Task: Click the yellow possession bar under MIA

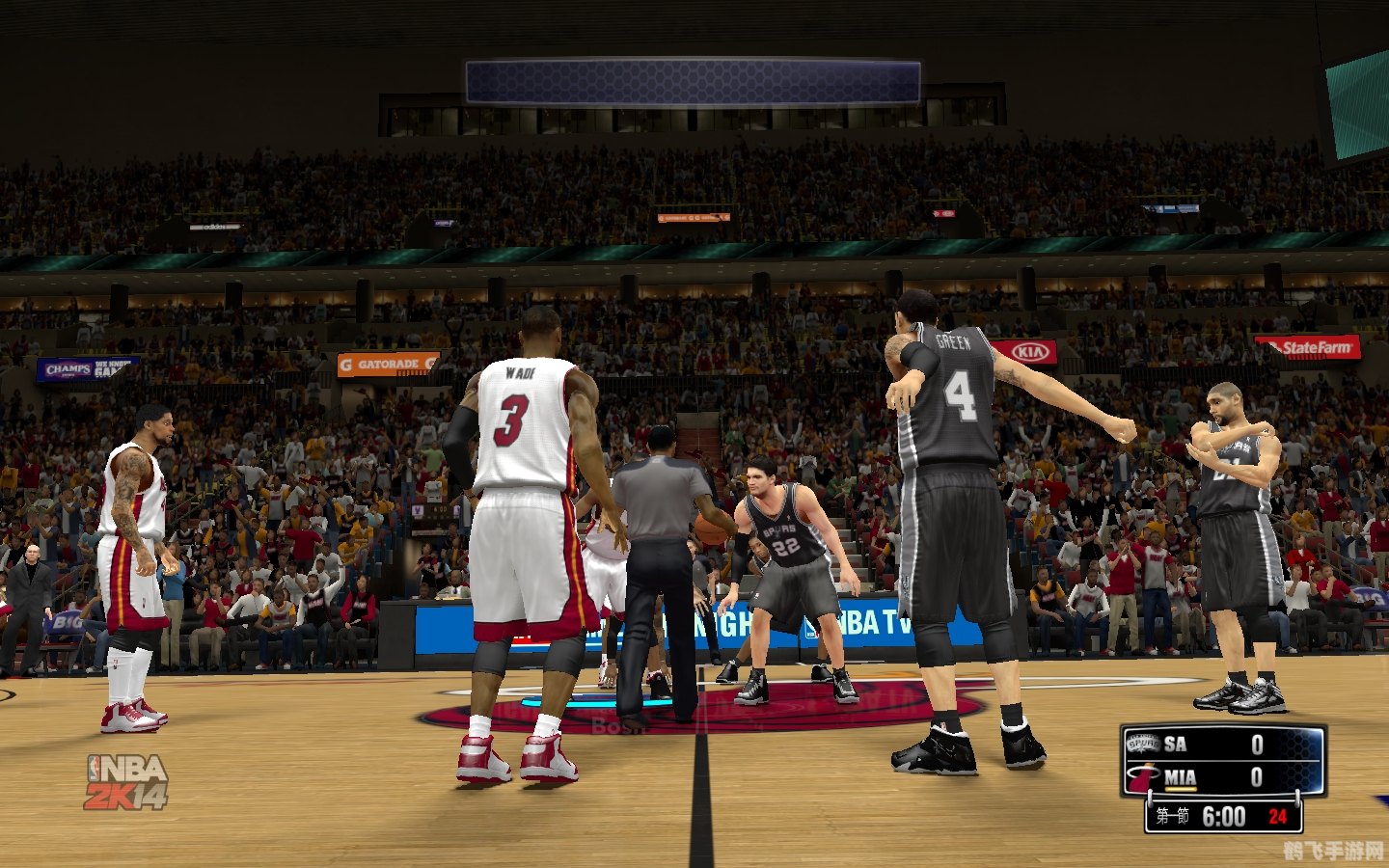Action: pyautogui.click(x=1181, y=789)
